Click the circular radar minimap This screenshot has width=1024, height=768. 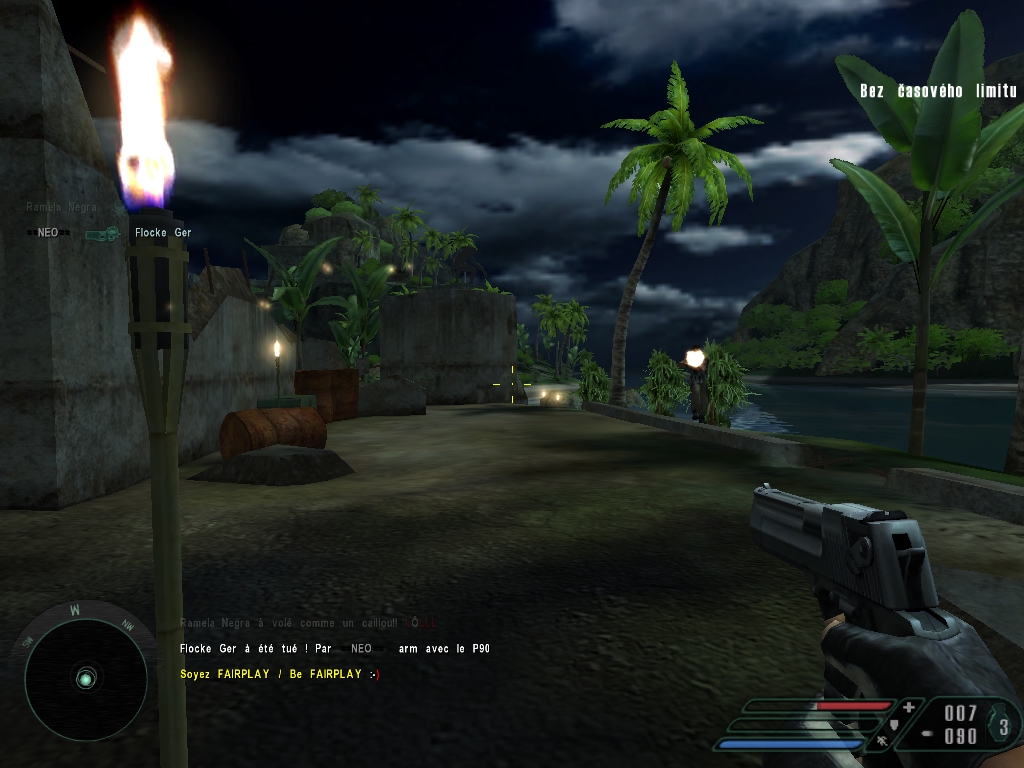click(85, 679)
